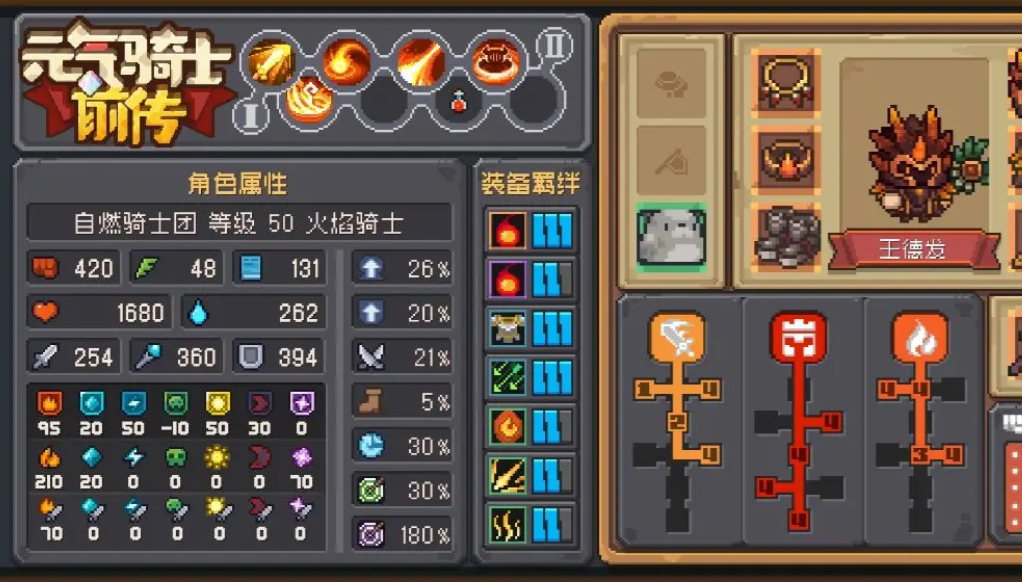Screen dimensions: 1022x582
Task: Inspect the green arrows set bonus
Action: 508,377
